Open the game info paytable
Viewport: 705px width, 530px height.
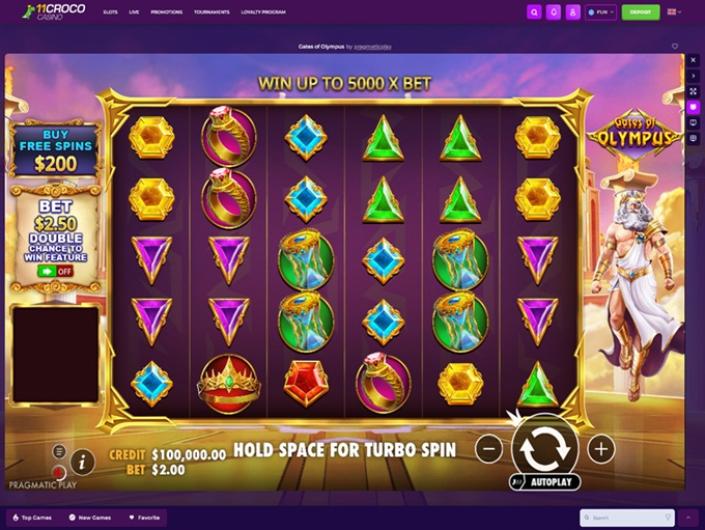point(83,461)
